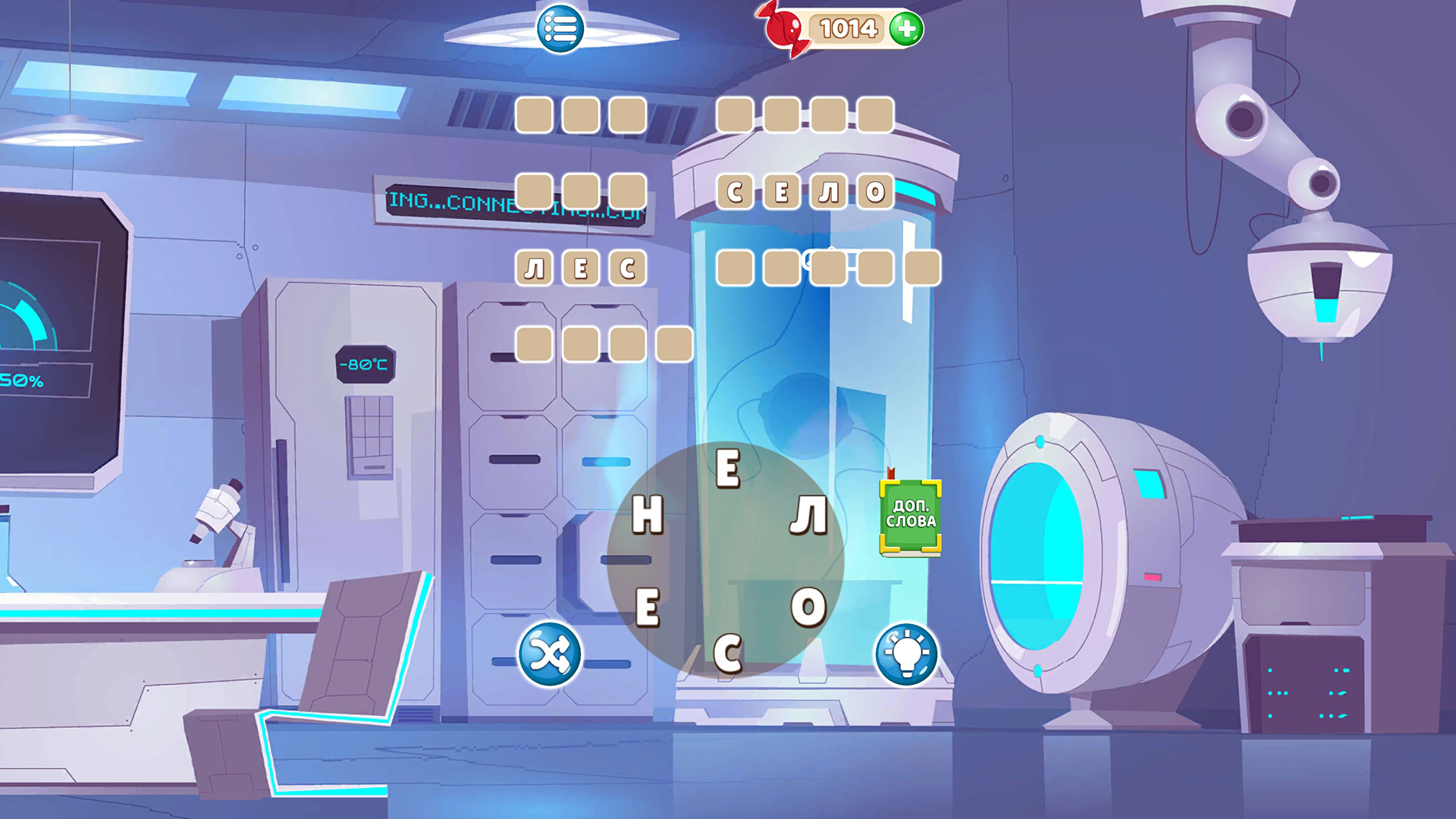1456x819 pixels.
Task: Tap the empty four-letter slot row top right
Action: click(x=805, y=115)
